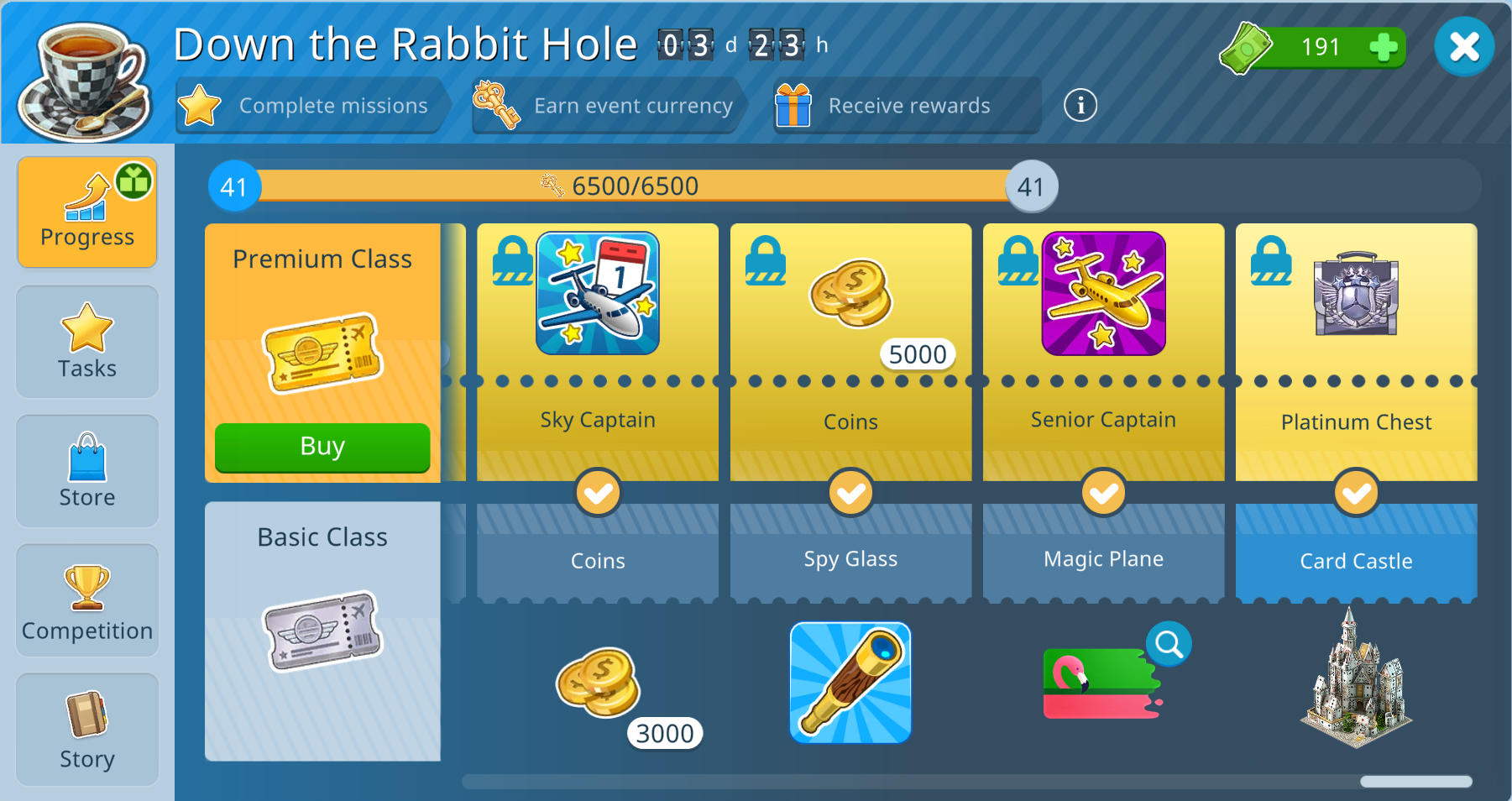Open the Tasks tab
Screen dimensions: 1512x801
click(87, 342)
